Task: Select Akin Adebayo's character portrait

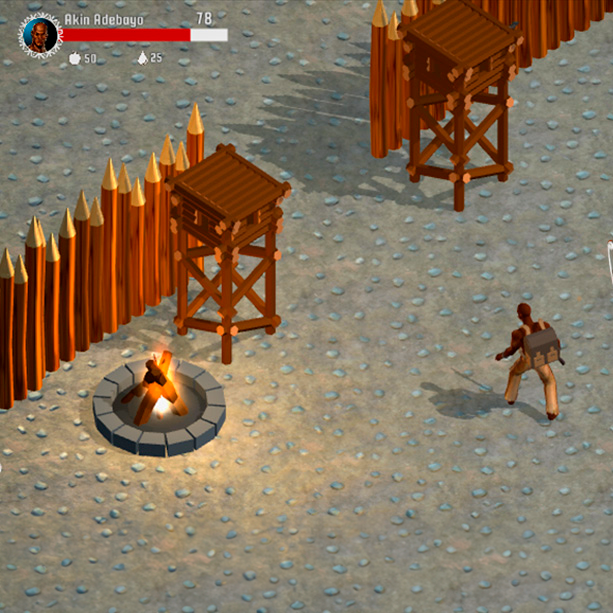Action: 40,35
